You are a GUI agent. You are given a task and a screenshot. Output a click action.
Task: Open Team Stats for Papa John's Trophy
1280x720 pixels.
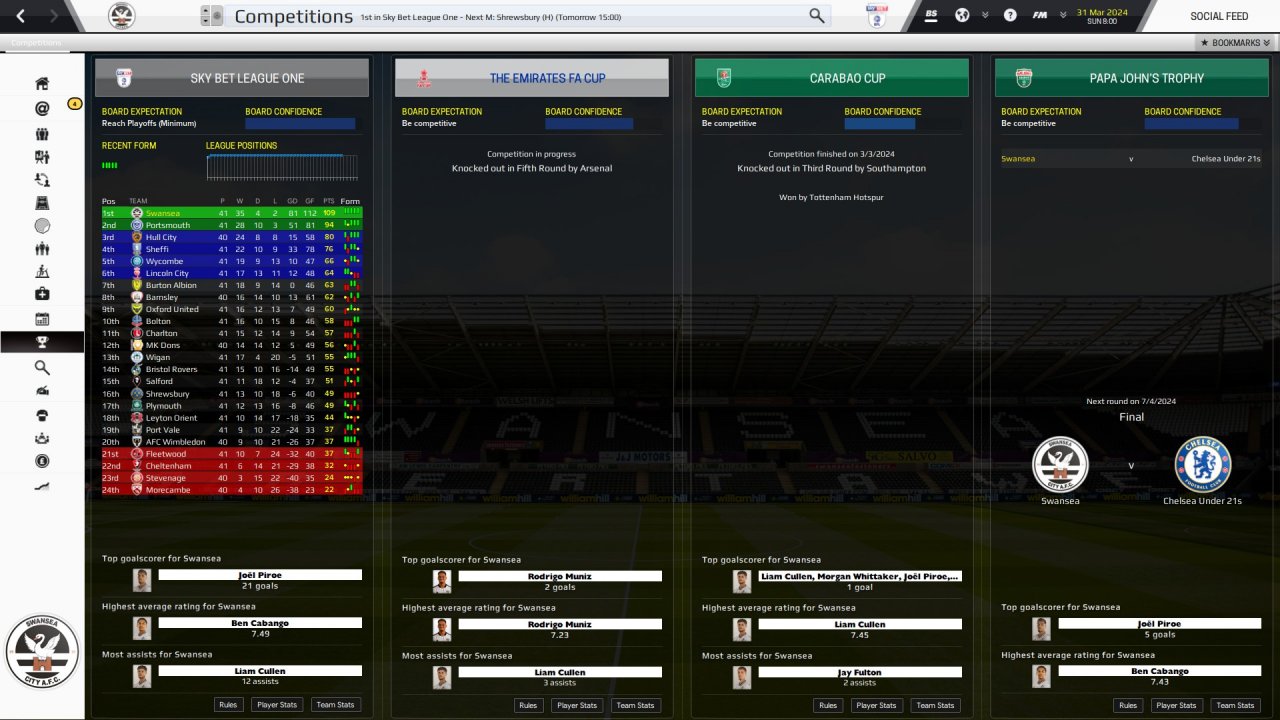tap(1235, 705)
